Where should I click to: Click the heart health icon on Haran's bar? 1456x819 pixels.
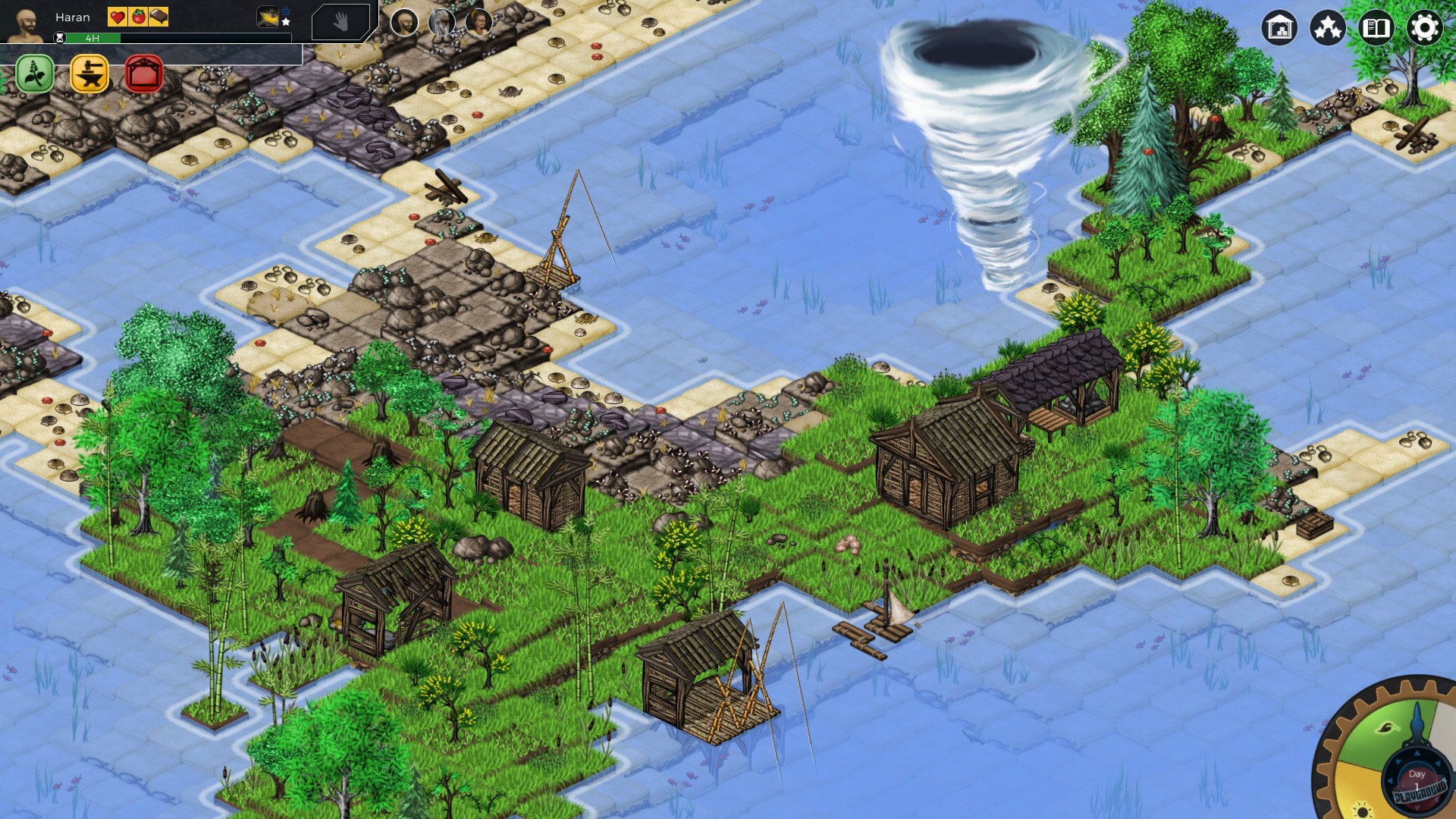click(116, 17)
